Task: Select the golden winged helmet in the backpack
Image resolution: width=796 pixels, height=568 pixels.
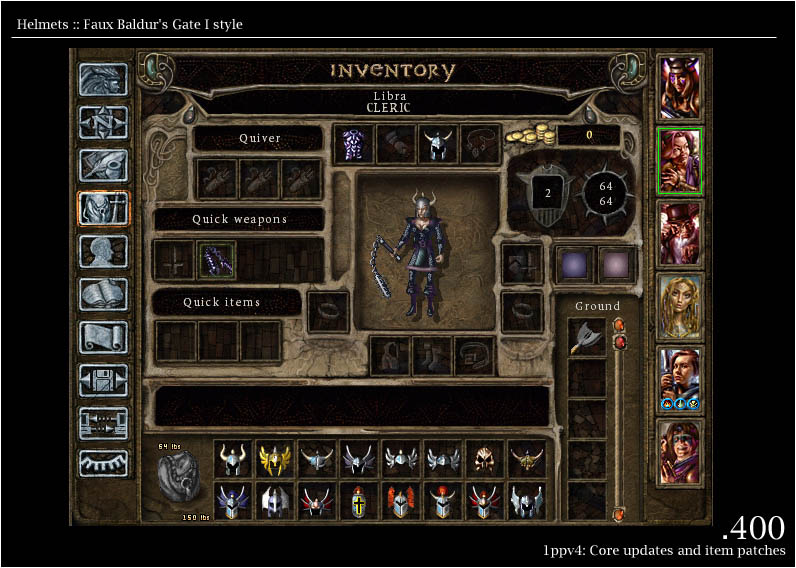Action: [275, 458]
